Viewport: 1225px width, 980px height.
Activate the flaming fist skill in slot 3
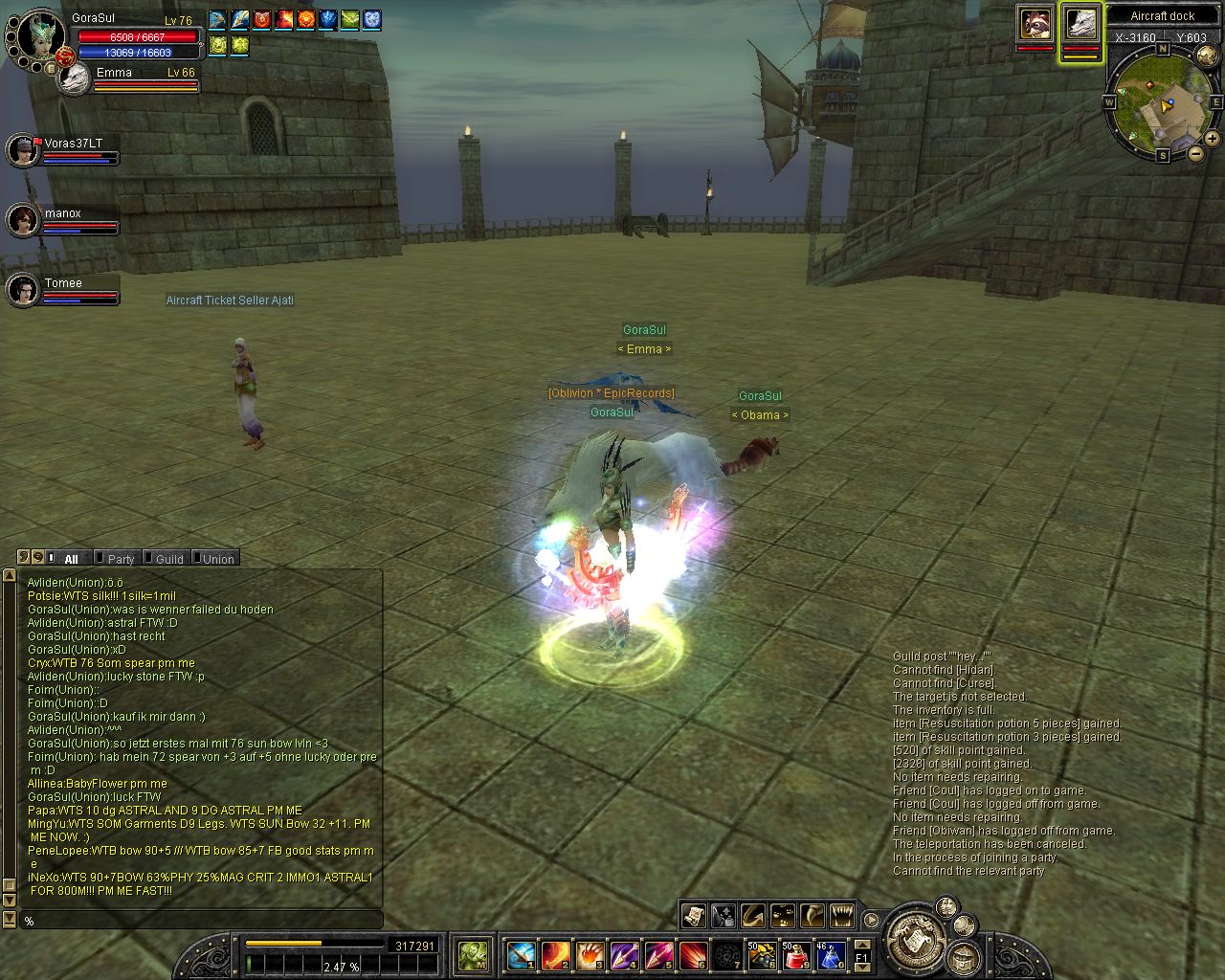coord(589,954)
